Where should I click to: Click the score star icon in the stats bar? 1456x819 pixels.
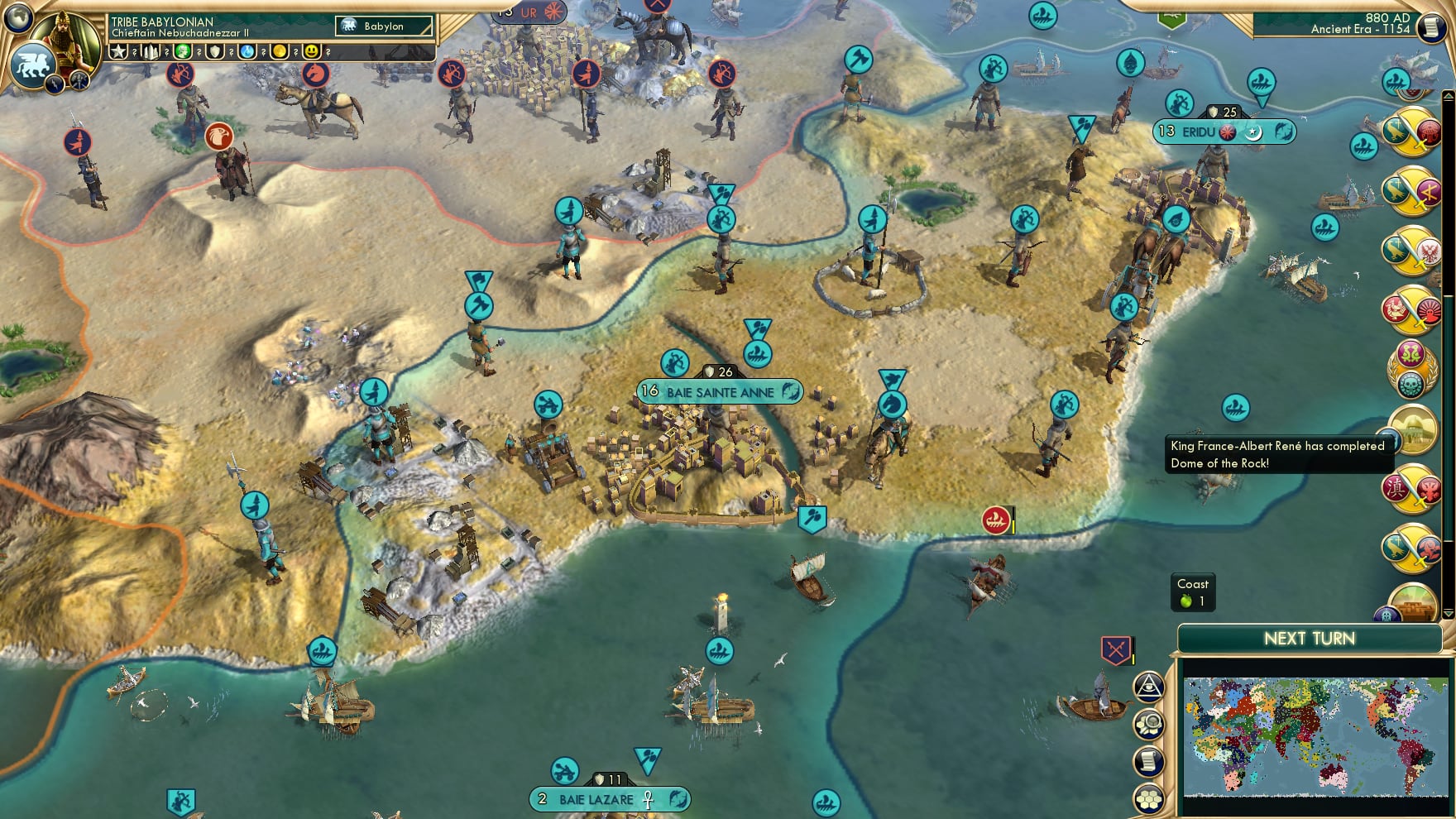(x=118, y=52)
